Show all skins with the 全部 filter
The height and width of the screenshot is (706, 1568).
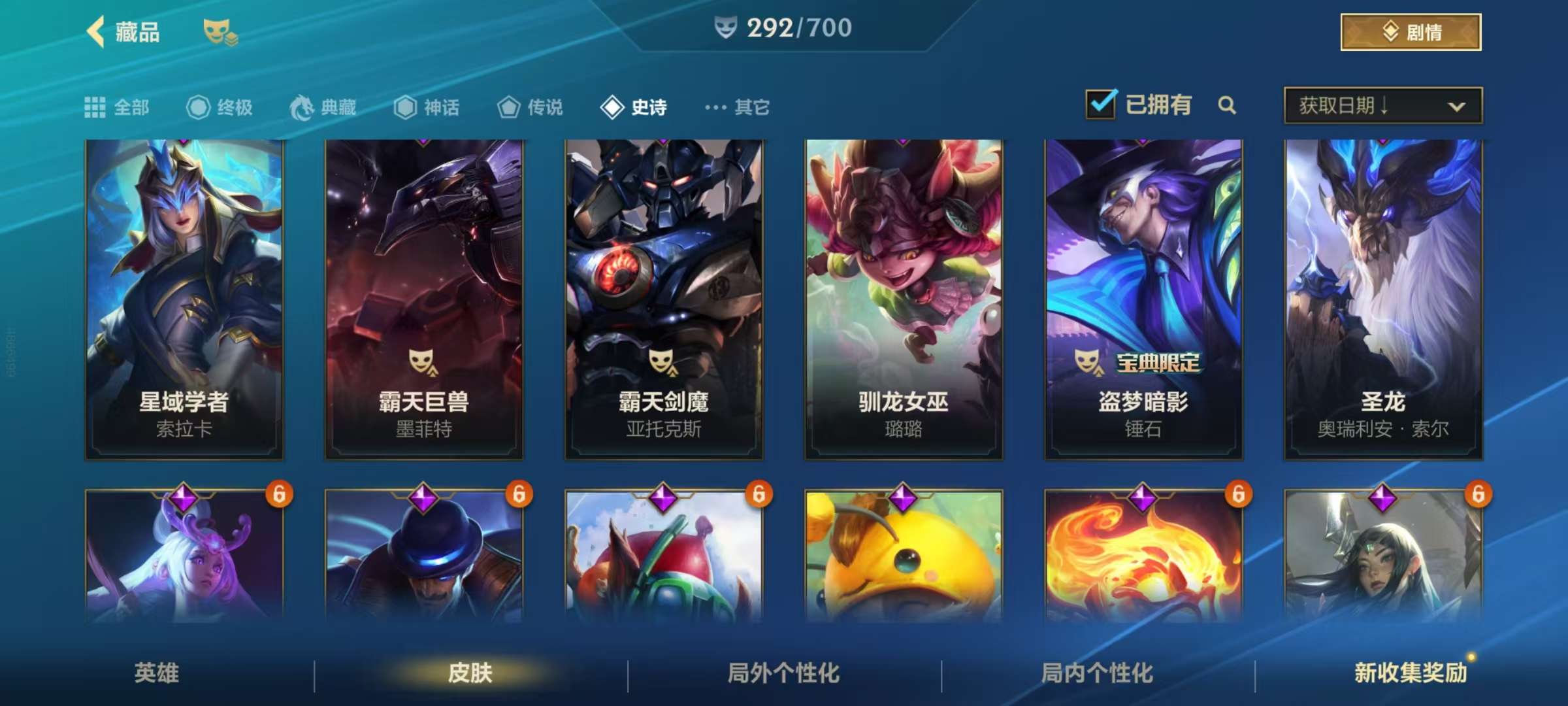click(117, 107)
